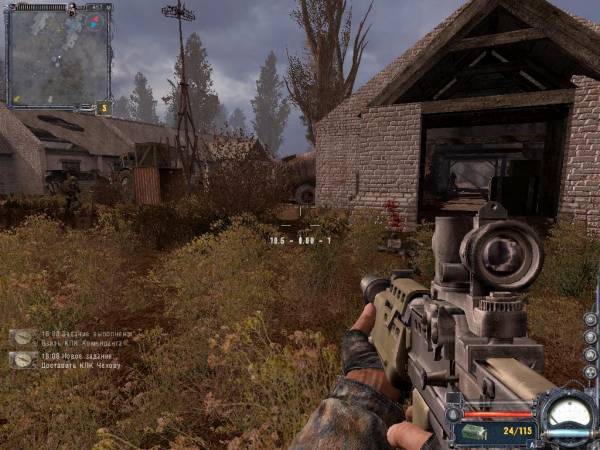
Task: Click the contacts counter showing 5
Action: click(103, 107)
